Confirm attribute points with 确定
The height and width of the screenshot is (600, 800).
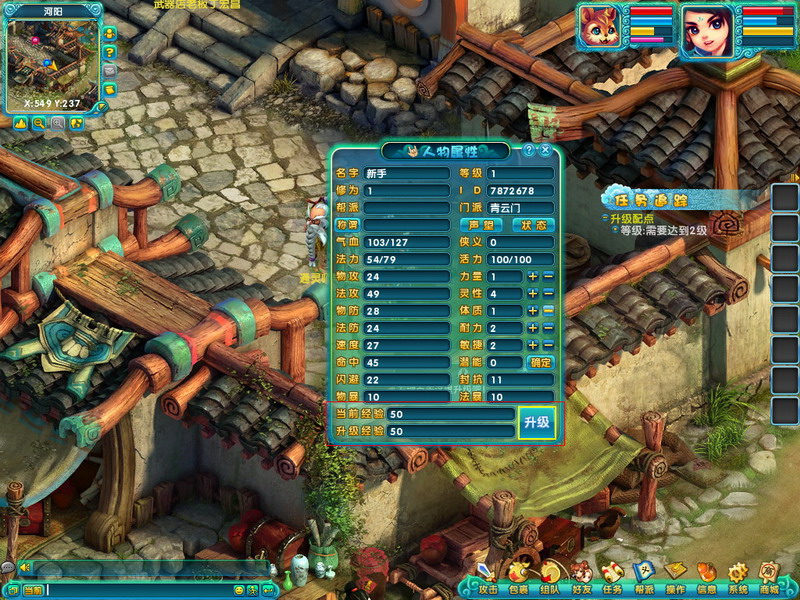(x=540, y=362)
